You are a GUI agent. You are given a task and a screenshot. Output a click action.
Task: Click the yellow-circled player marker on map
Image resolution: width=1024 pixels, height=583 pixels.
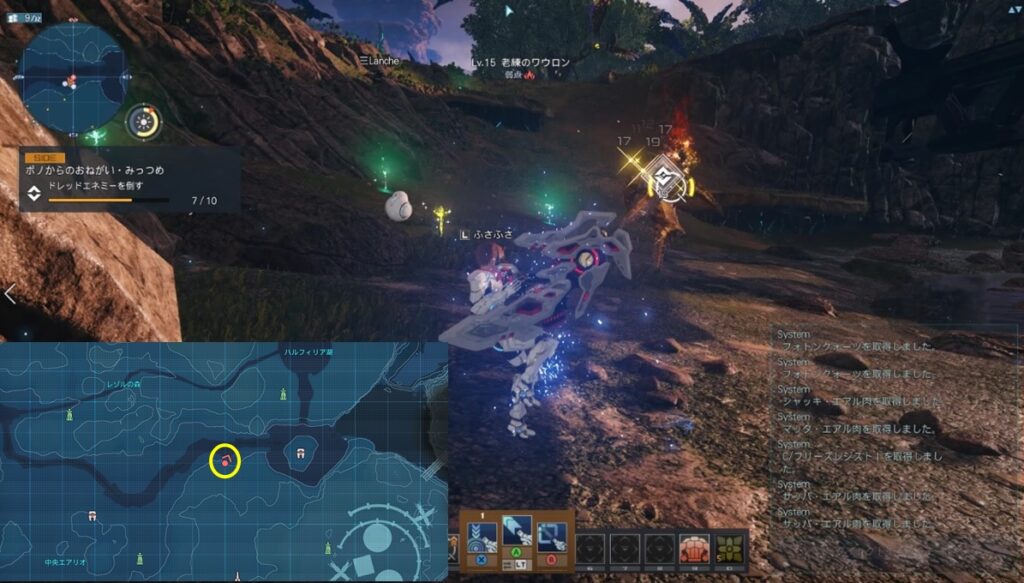click(x=227, y=461)
